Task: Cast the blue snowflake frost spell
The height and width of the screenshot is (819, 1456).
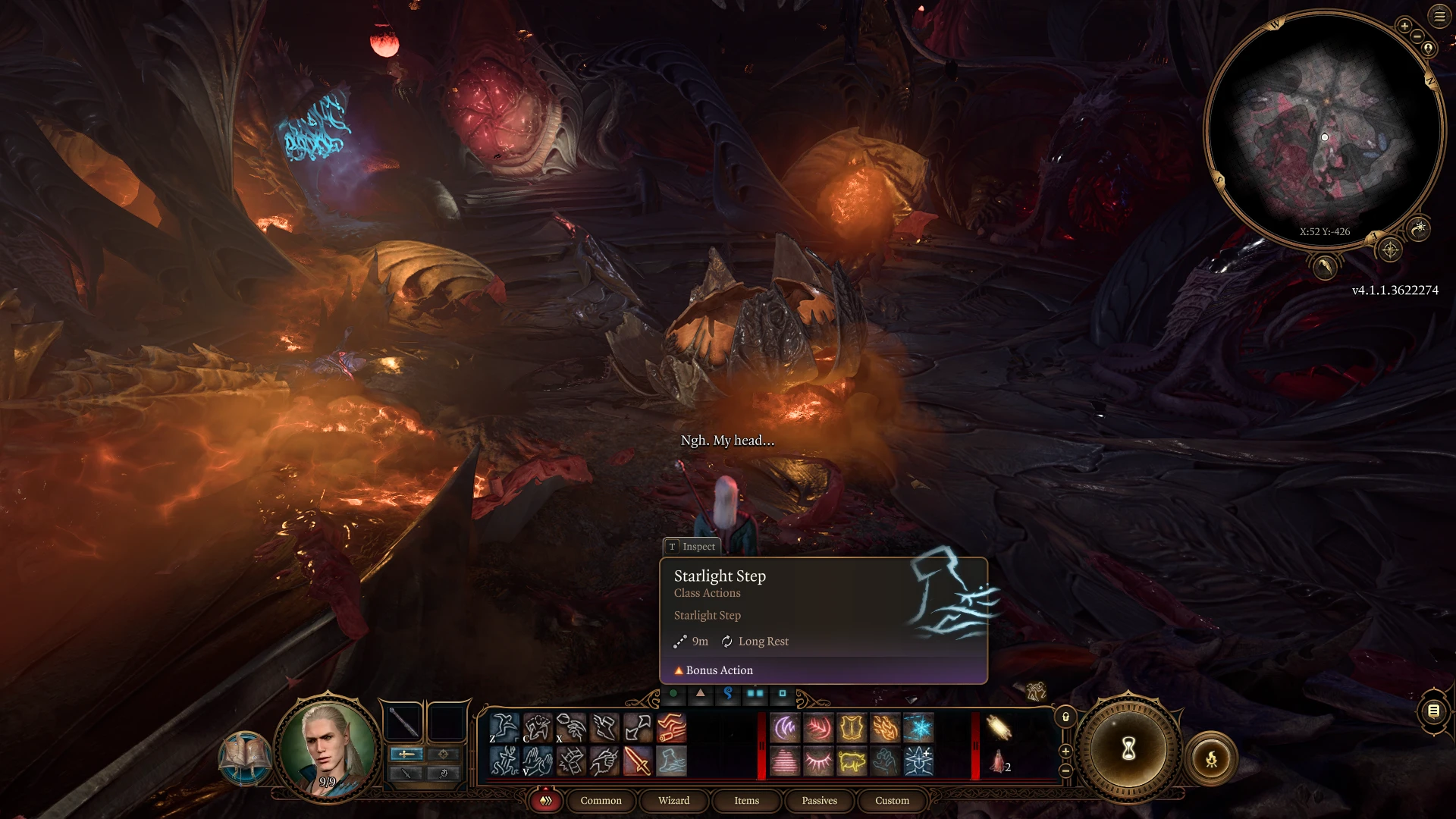Action: coord(918,729)
